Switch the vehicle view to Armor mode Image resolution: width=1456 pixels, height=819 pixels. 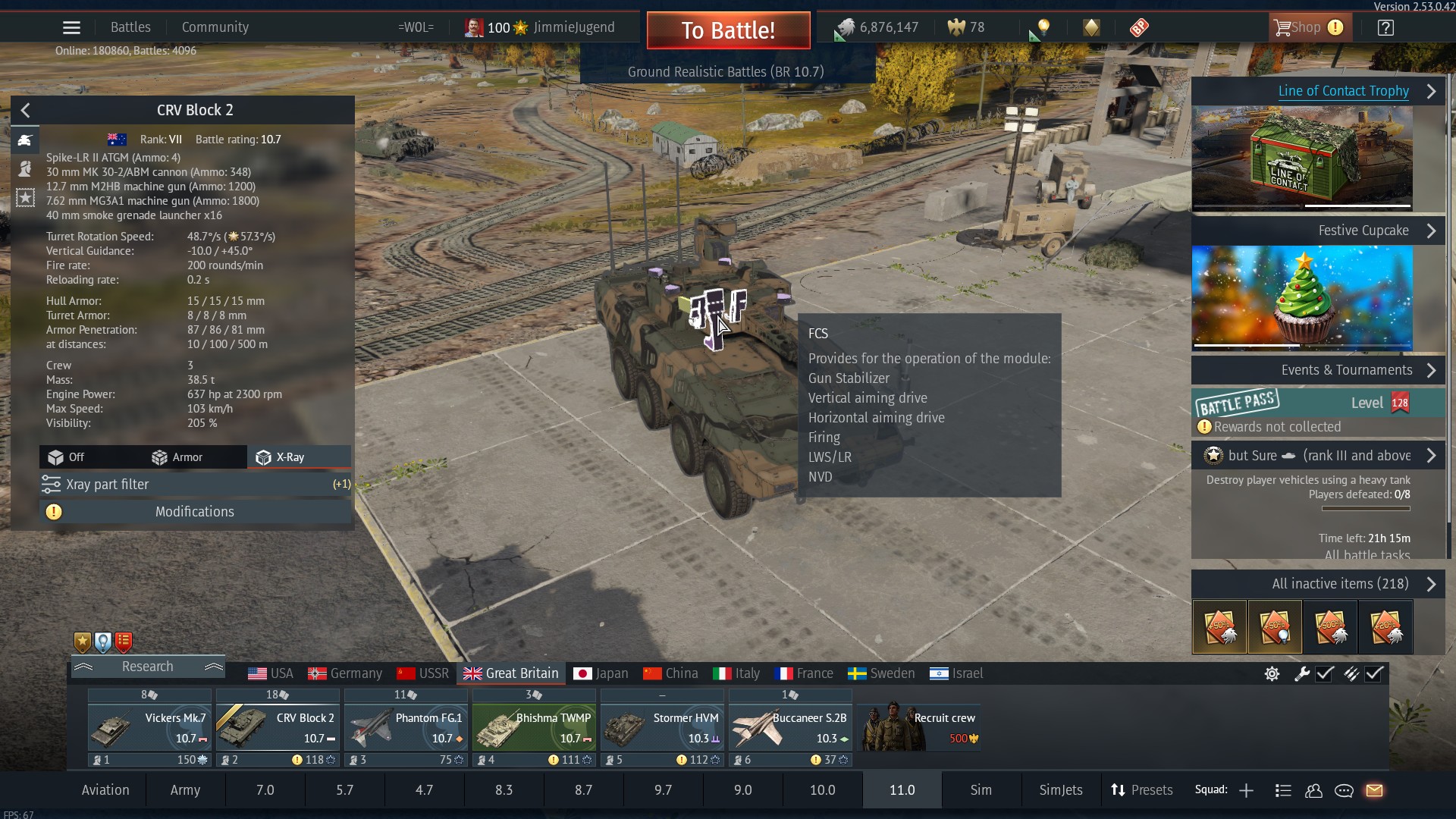tap(178, 457)
